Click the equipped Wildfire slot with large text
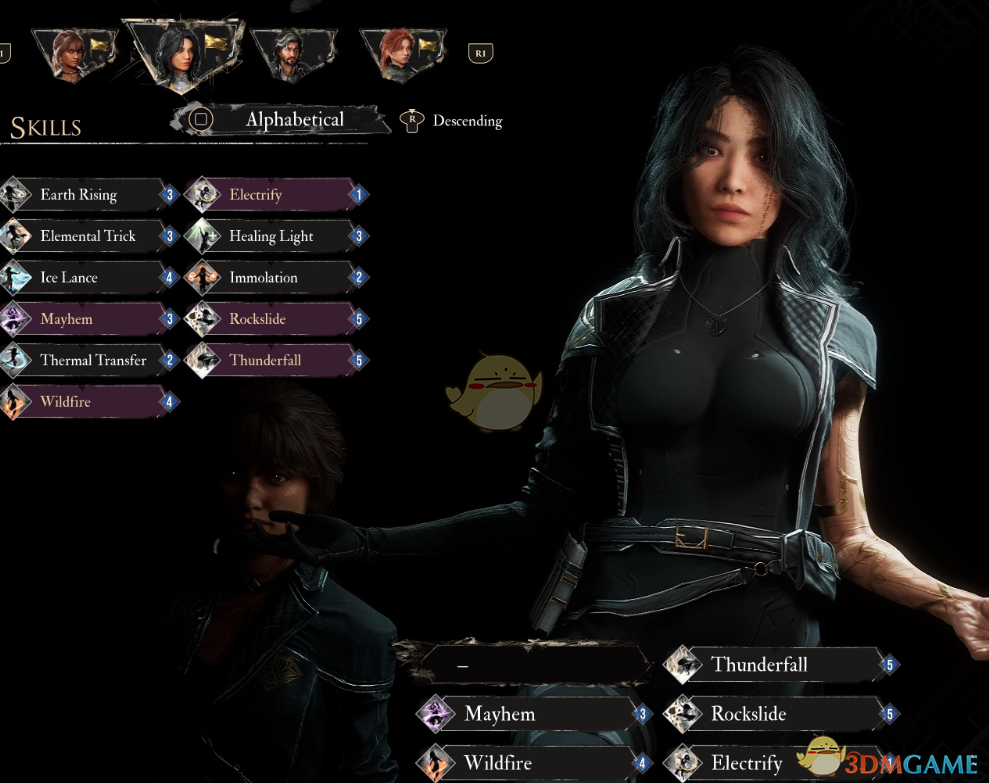The width and height of the screenshot is (989, 783). tap(530, 764)
